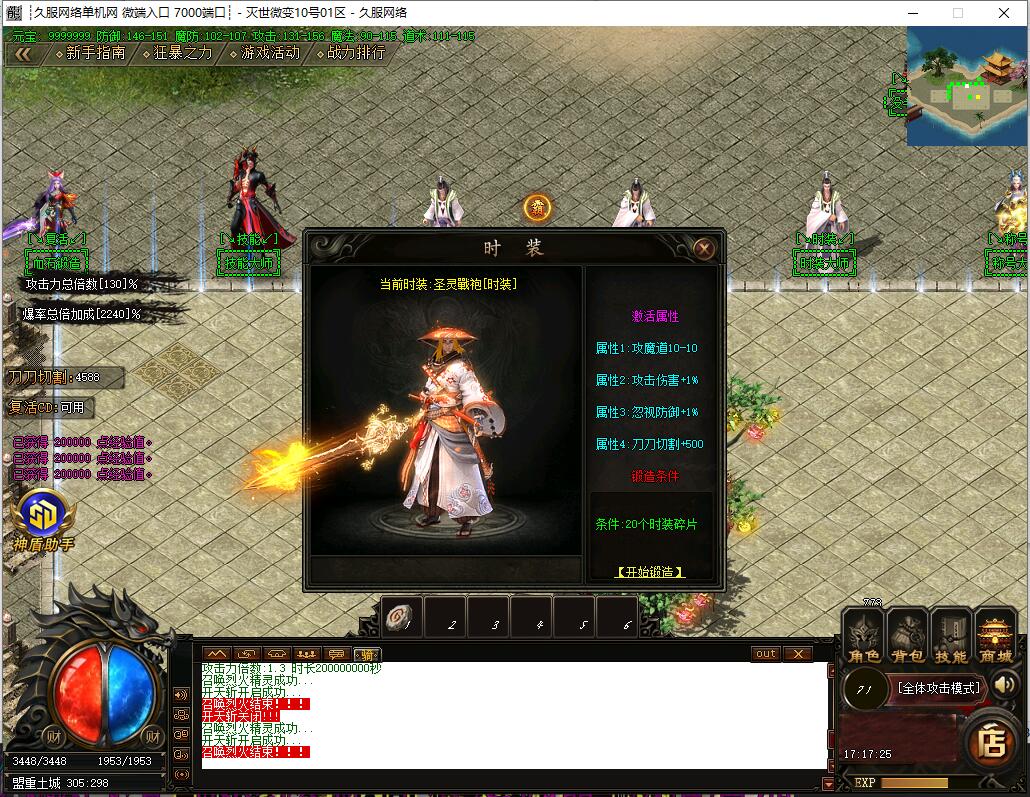The height and width of the screenshot is (797, 1030).
Task: Toggle the 全体攻击模式 attack mode button
Action: tap(938, 688)
